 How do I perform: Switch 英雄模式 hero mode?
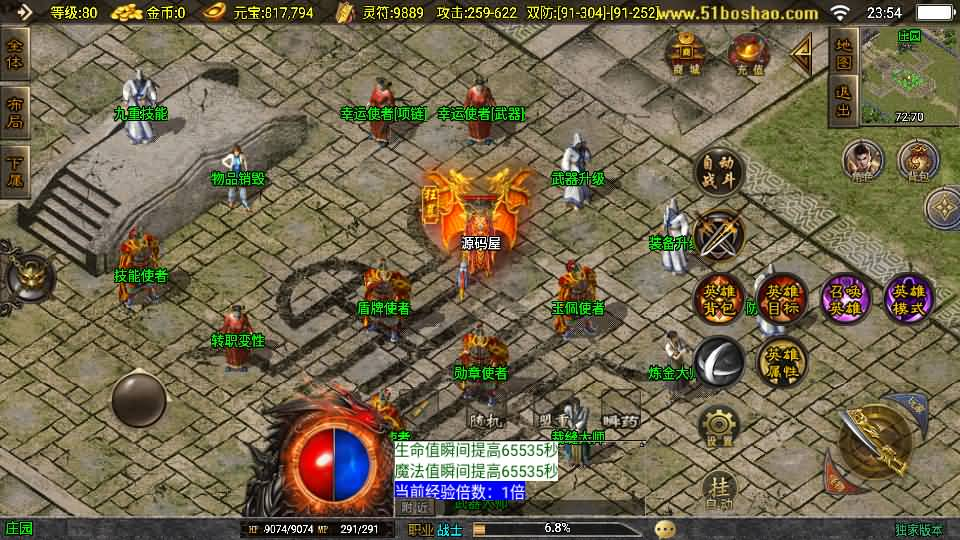tap(908, 298)
